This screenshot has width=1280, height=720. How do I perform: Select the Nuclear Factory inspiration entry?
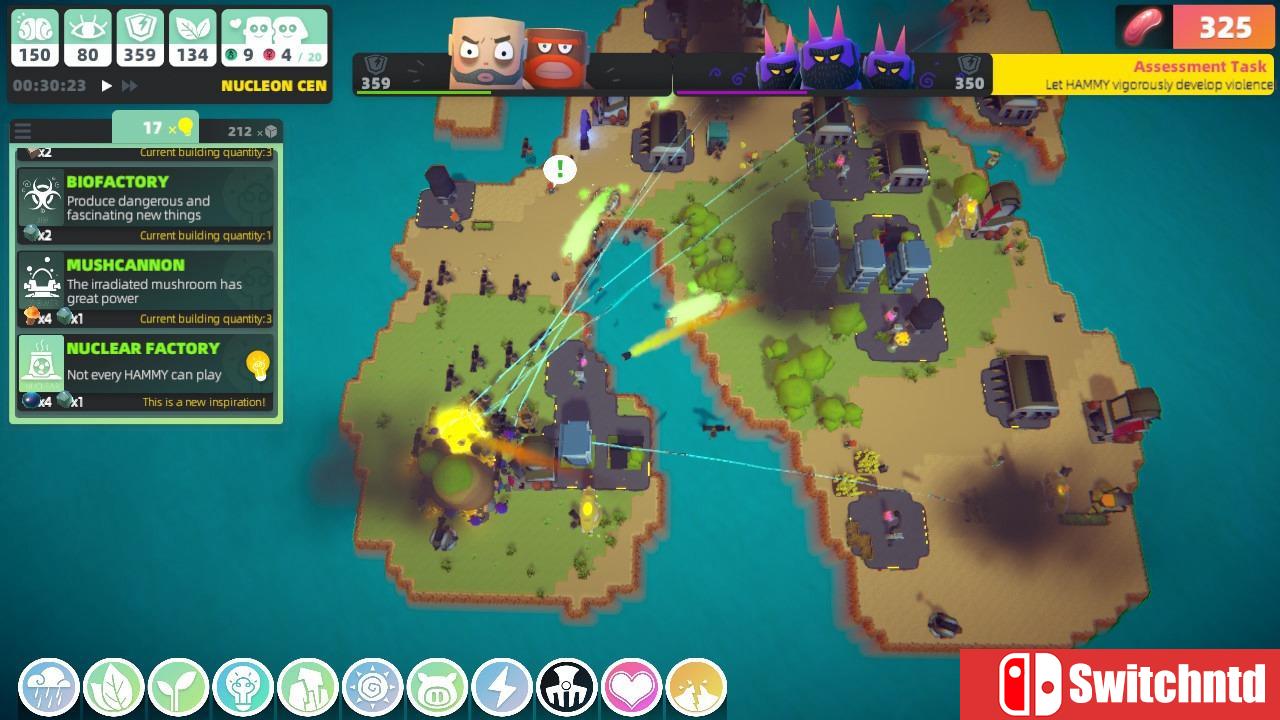146,372
